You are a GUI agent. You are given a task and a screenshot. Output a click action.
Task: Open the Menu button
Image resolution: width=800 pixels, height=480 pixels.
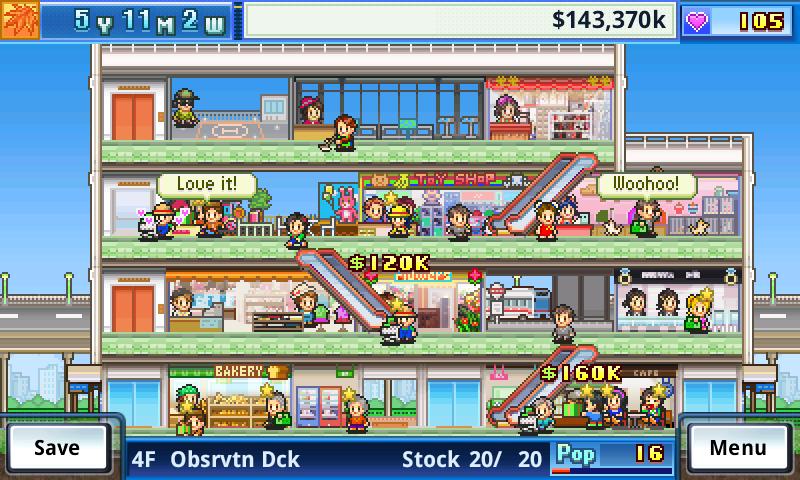pos(737,447)
